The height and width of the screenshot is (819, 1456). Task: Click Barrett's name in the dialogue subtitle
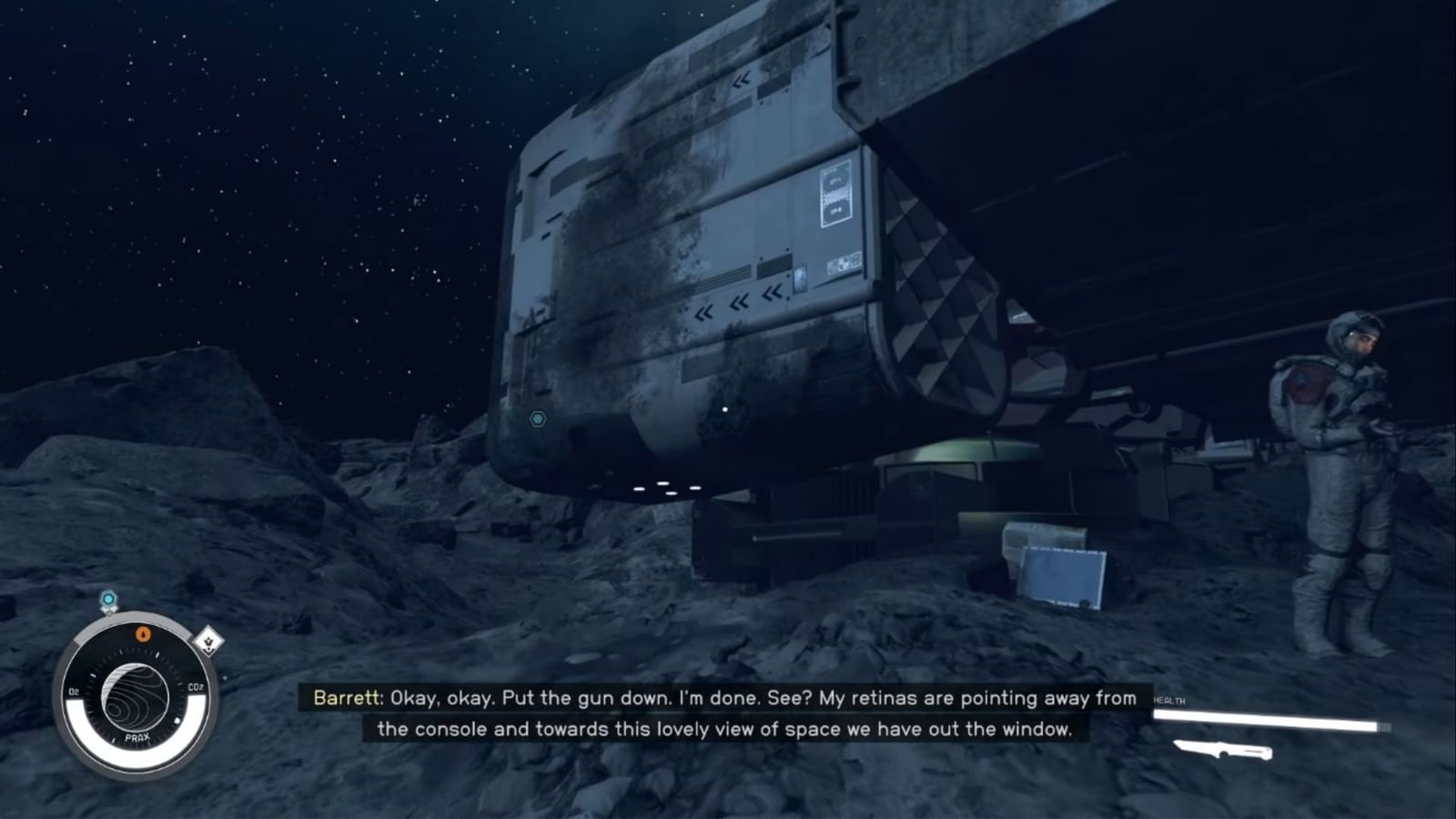point(346,699)
